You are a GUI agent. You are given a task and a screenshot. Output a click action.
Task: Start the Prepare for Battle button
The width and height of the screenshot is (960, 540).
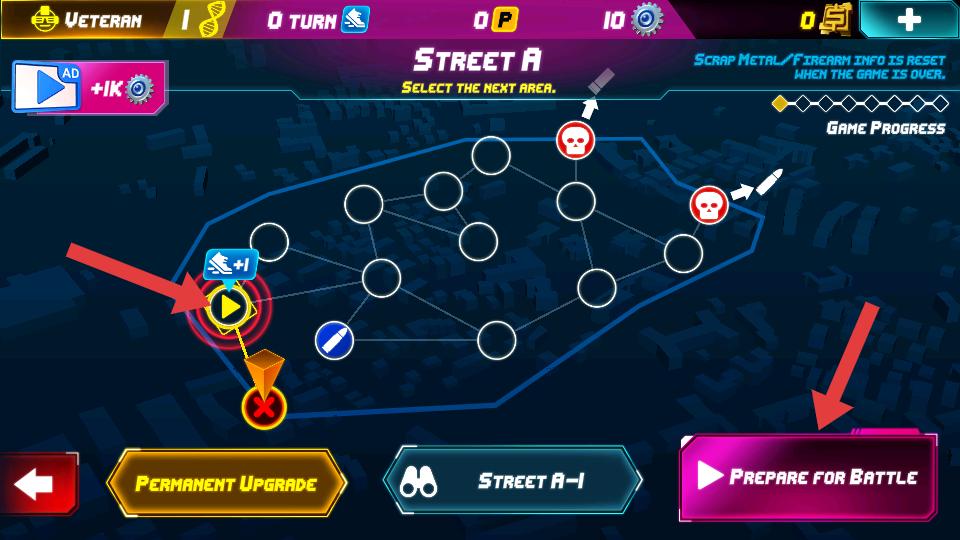(x=808, y=477)
